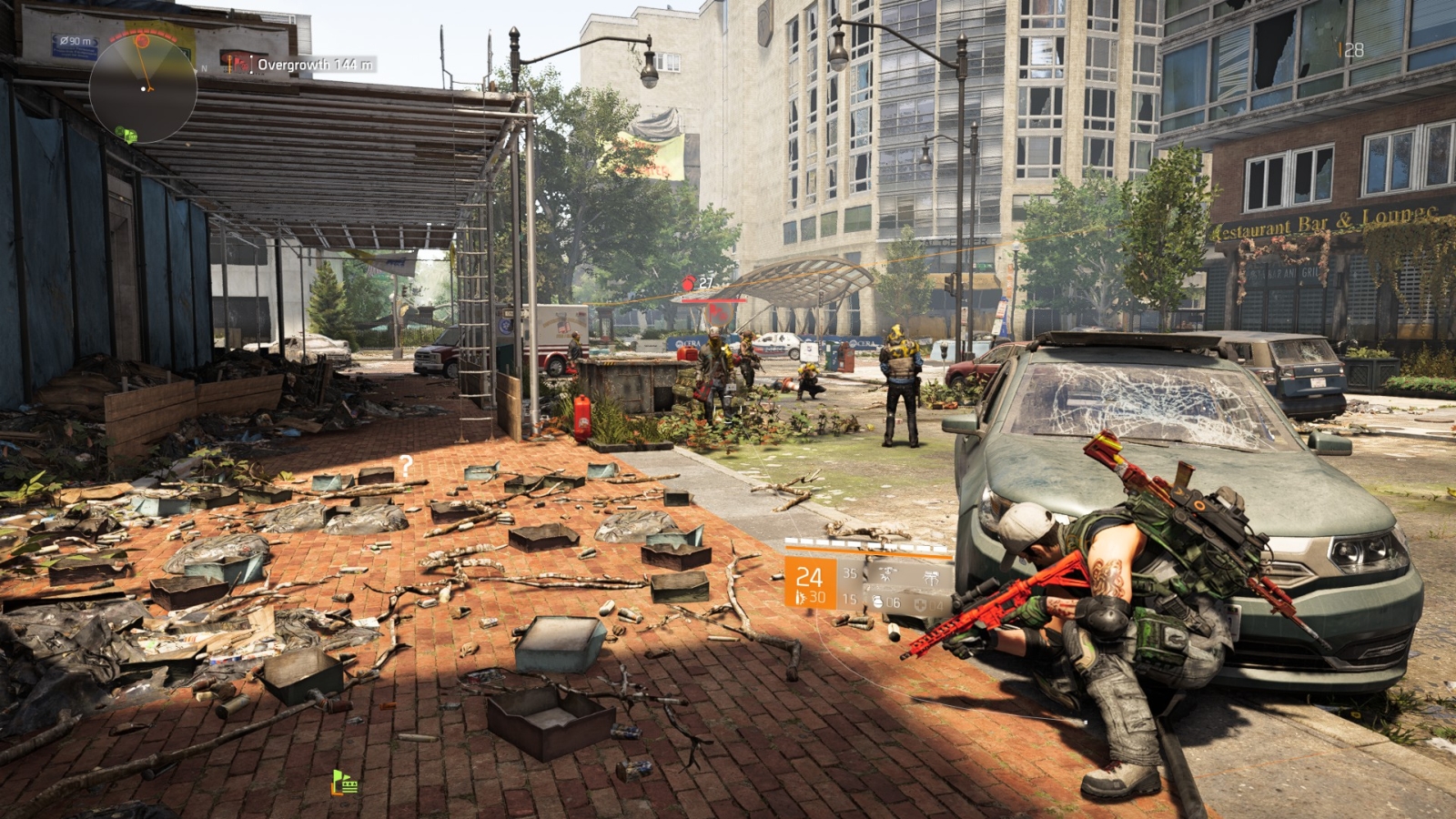
Task: Select the Overgrowth 144 m mission text
Action: [314, 62]
